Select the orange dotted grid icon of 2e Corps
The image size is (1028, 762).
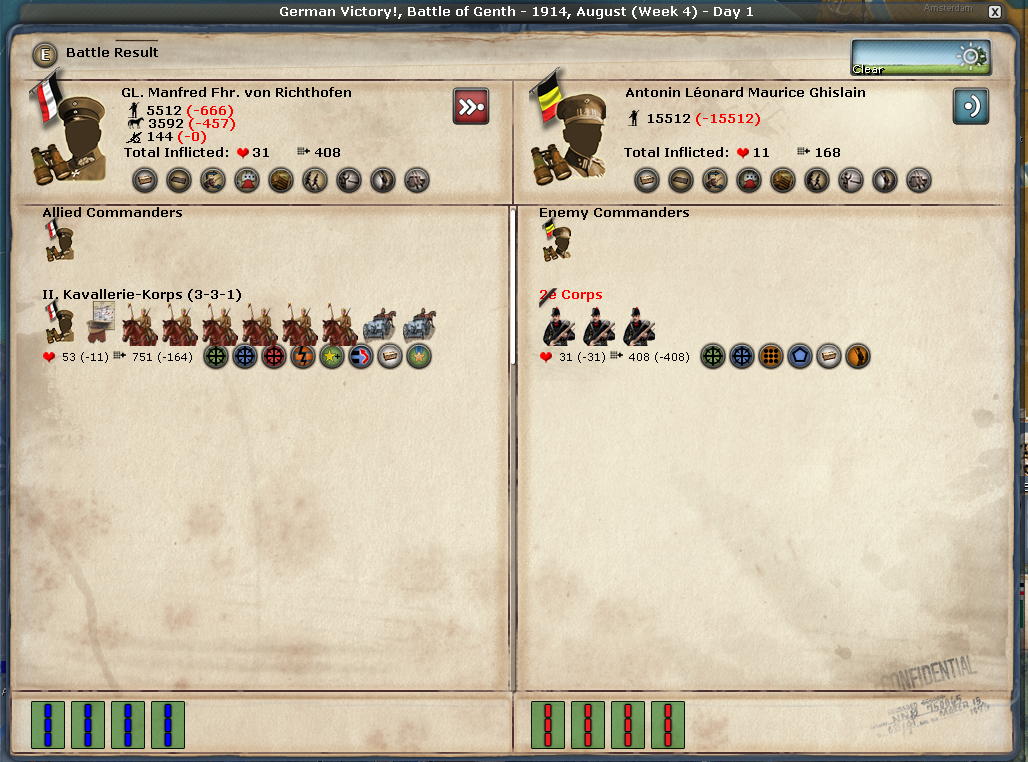click(770, 356)
